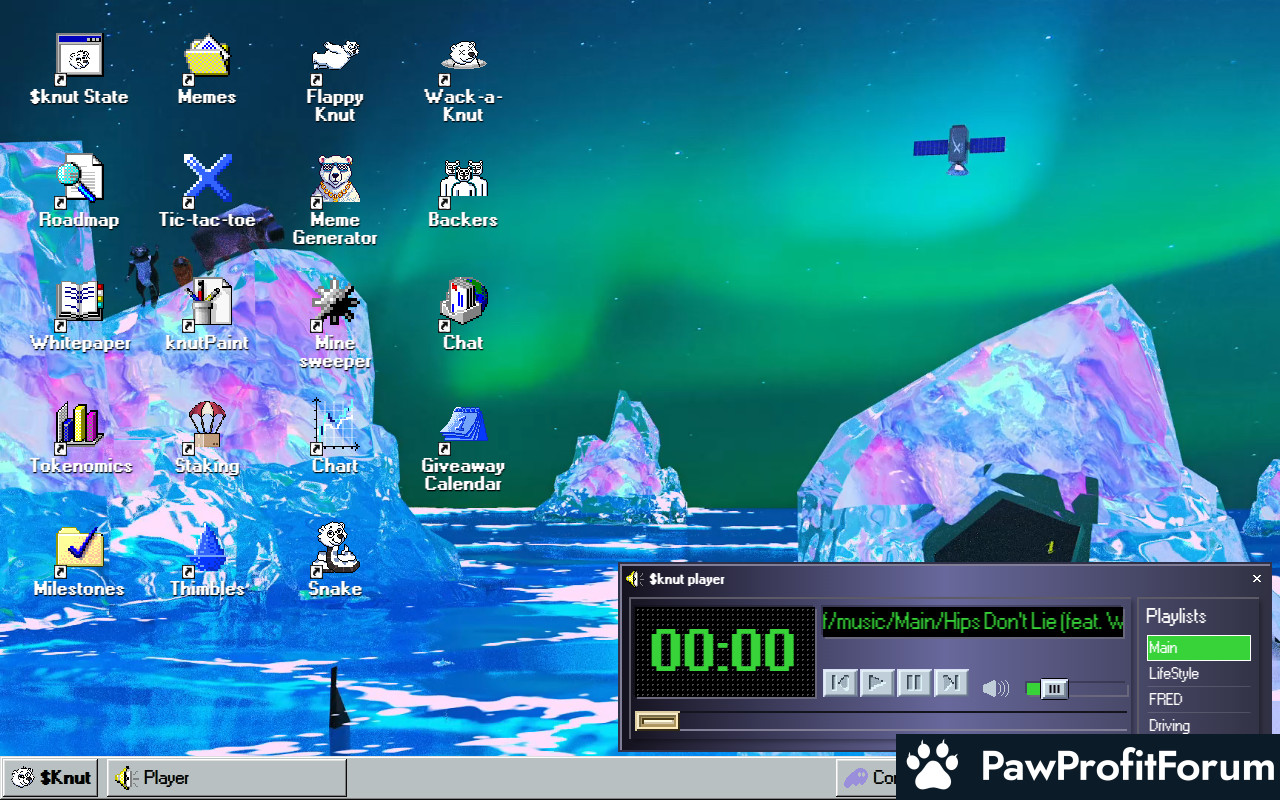Open the Whitepaper book icon

pos(79,304)
